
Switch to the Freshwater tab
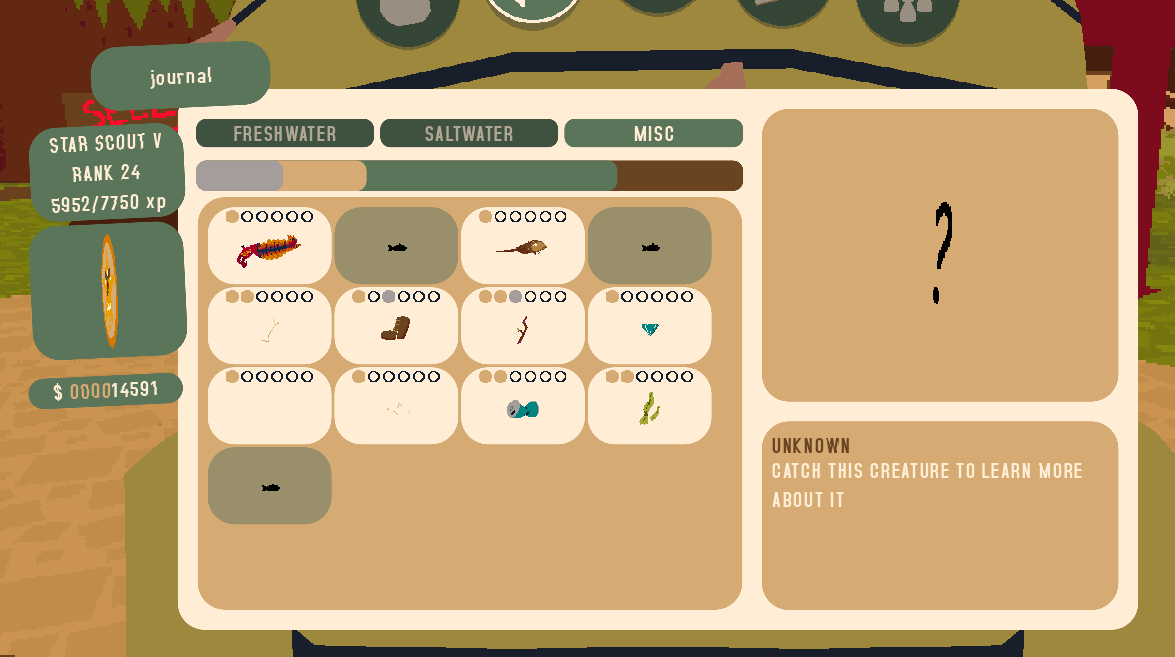pyautogui.click(x=285, y=133)
